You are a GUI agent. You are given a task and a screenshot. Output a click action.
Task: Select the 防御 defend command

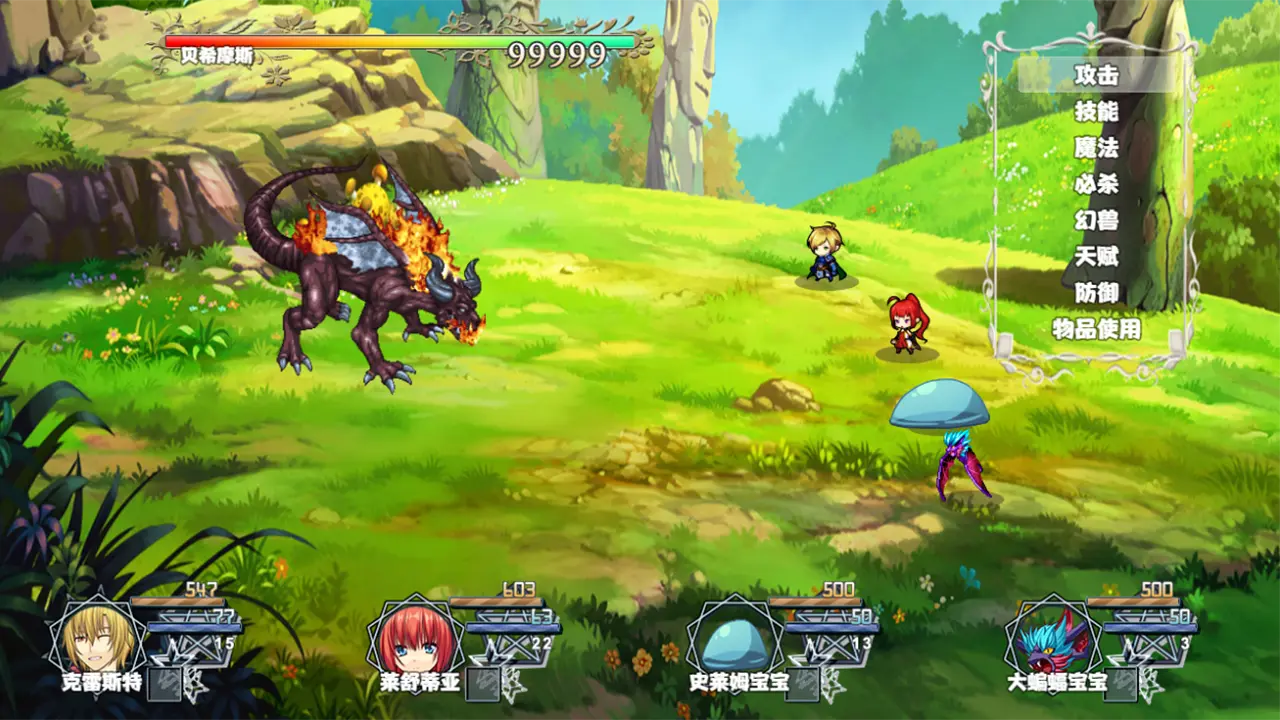tap(1096, 293)
